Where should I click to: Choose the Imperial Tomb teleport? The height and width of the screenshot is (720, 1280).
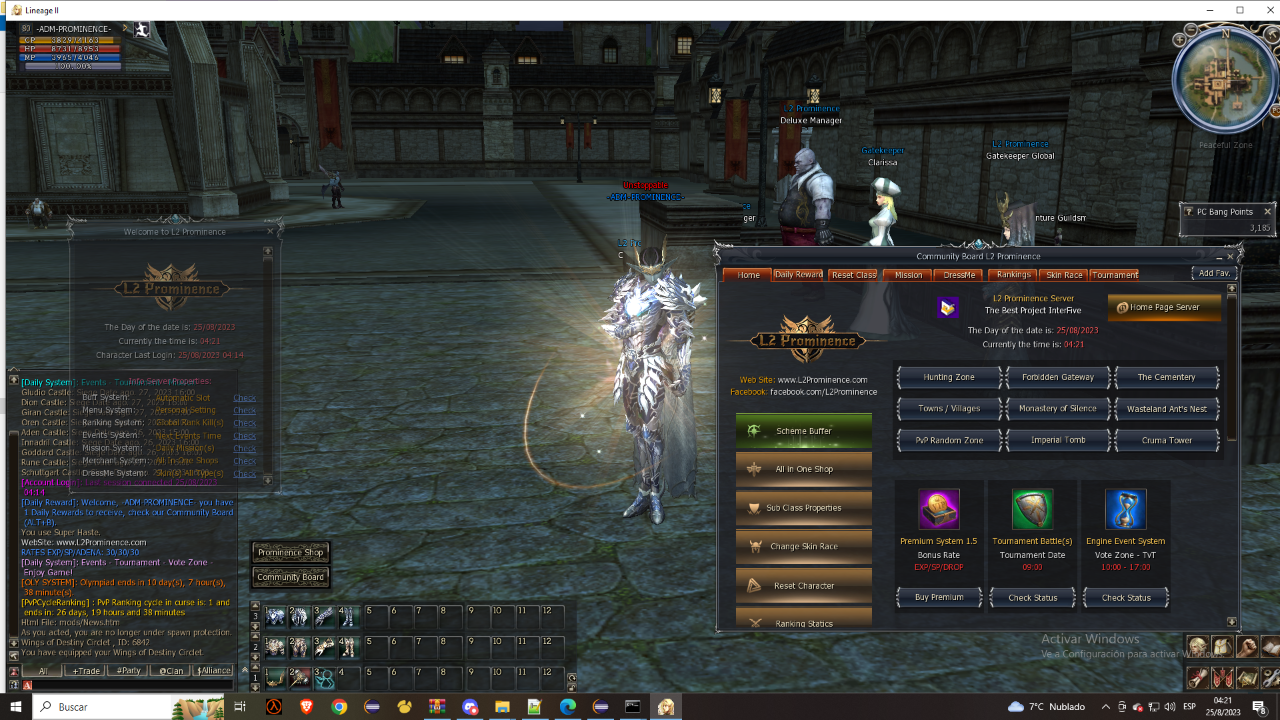point(1057,440)
